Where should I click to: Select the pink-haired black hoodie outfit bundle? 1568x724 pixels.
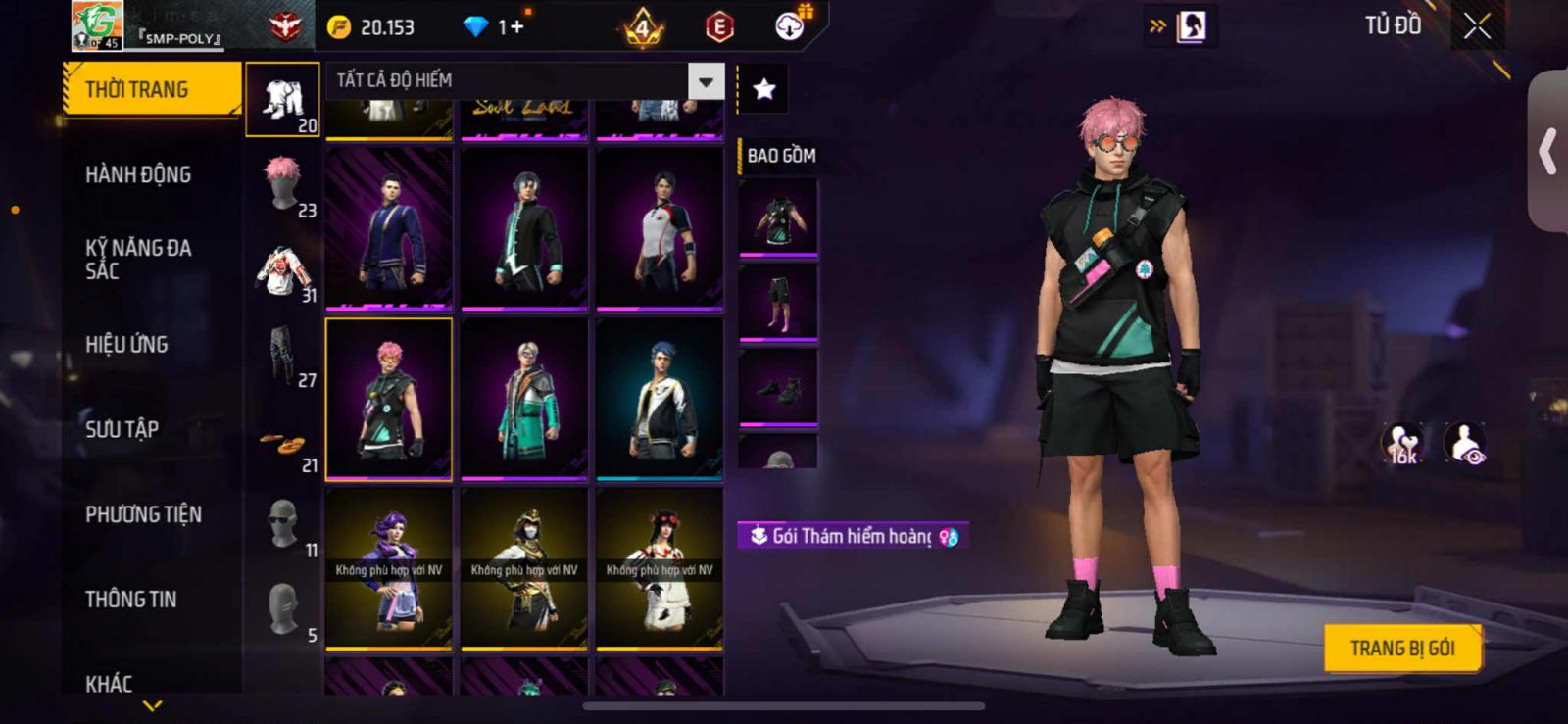(x=389, y=399)
